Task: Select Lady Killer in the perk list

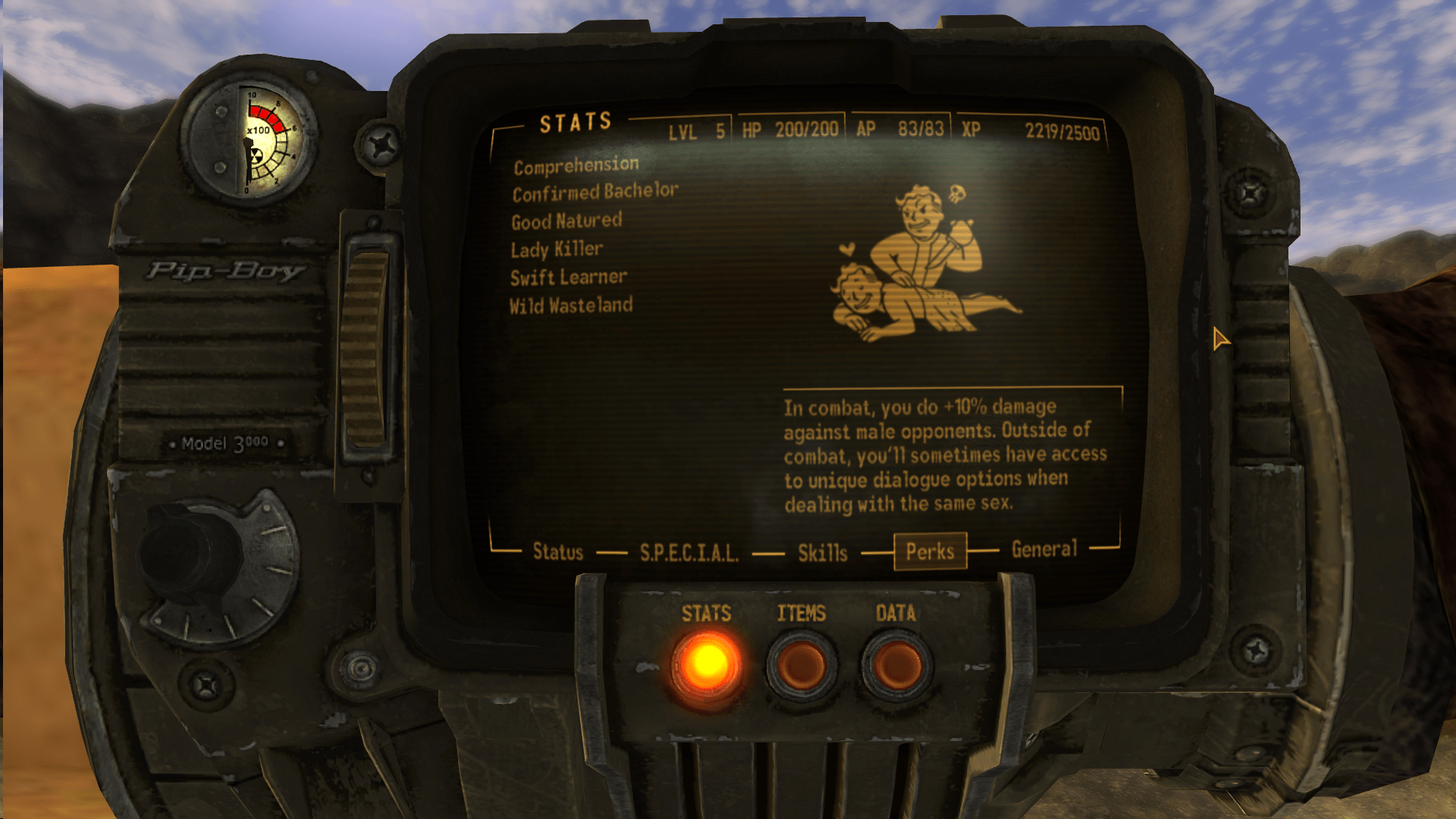Action: (x=557, y=249)
